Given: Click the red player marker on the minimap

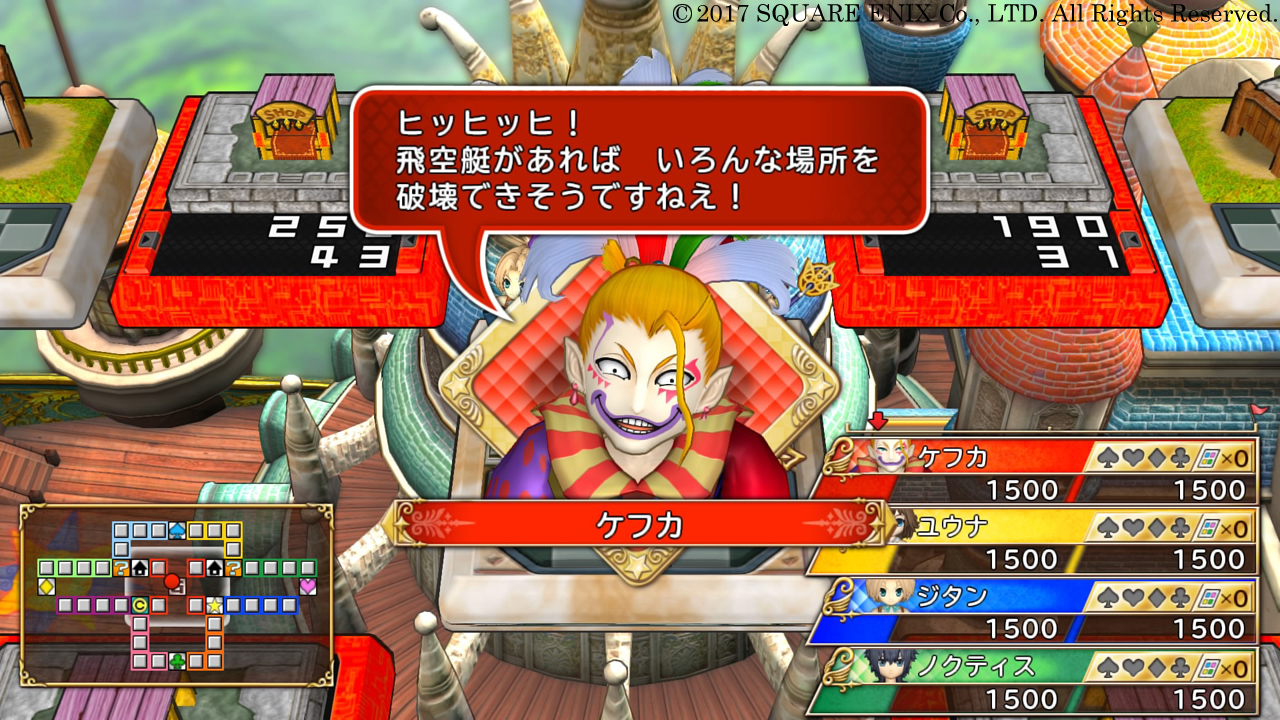Looking at the screenshot, I should 171,581.
